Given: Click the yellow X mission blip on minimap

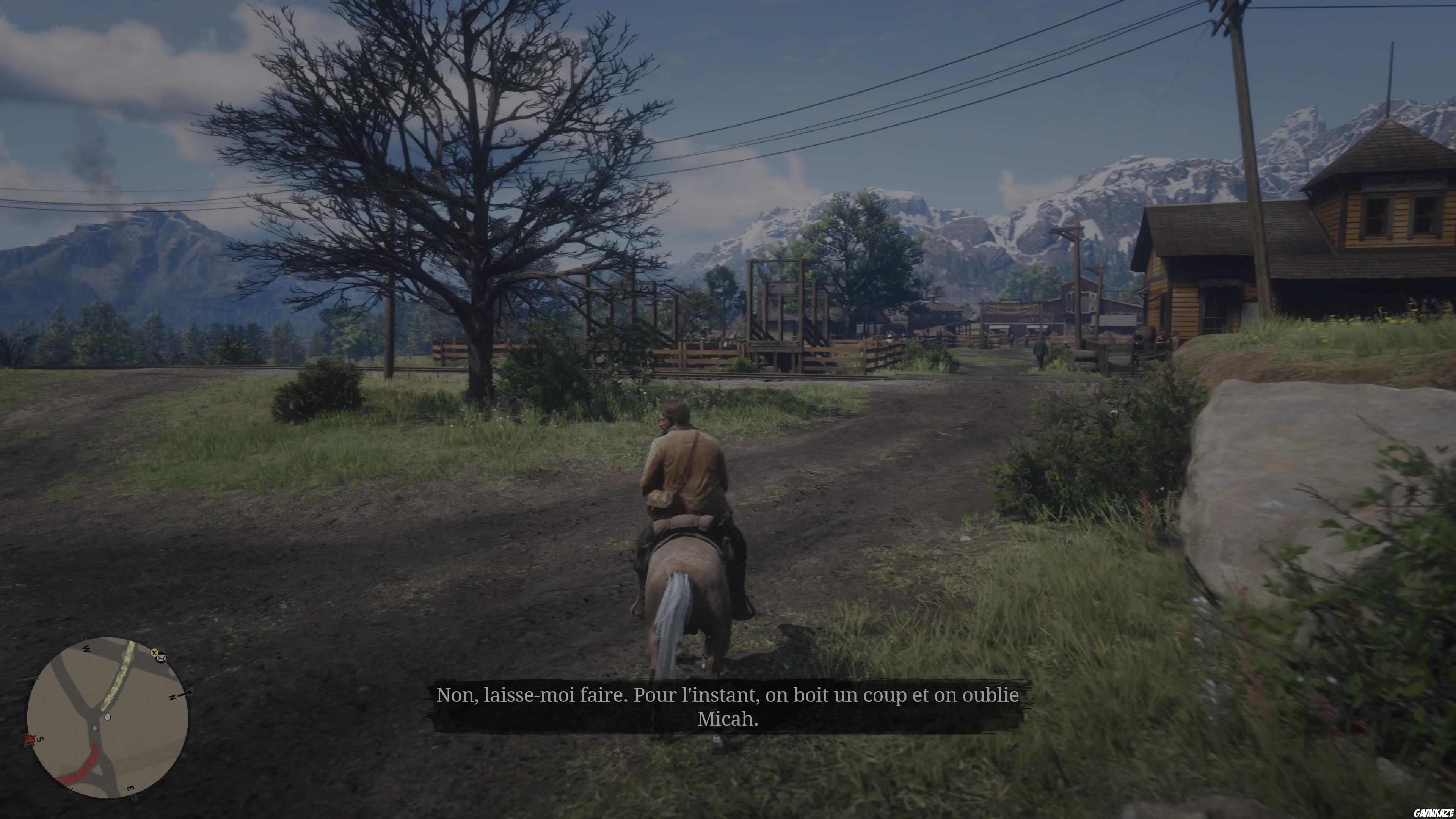Looking at the screenshot, I should click(x=154, y=653).
